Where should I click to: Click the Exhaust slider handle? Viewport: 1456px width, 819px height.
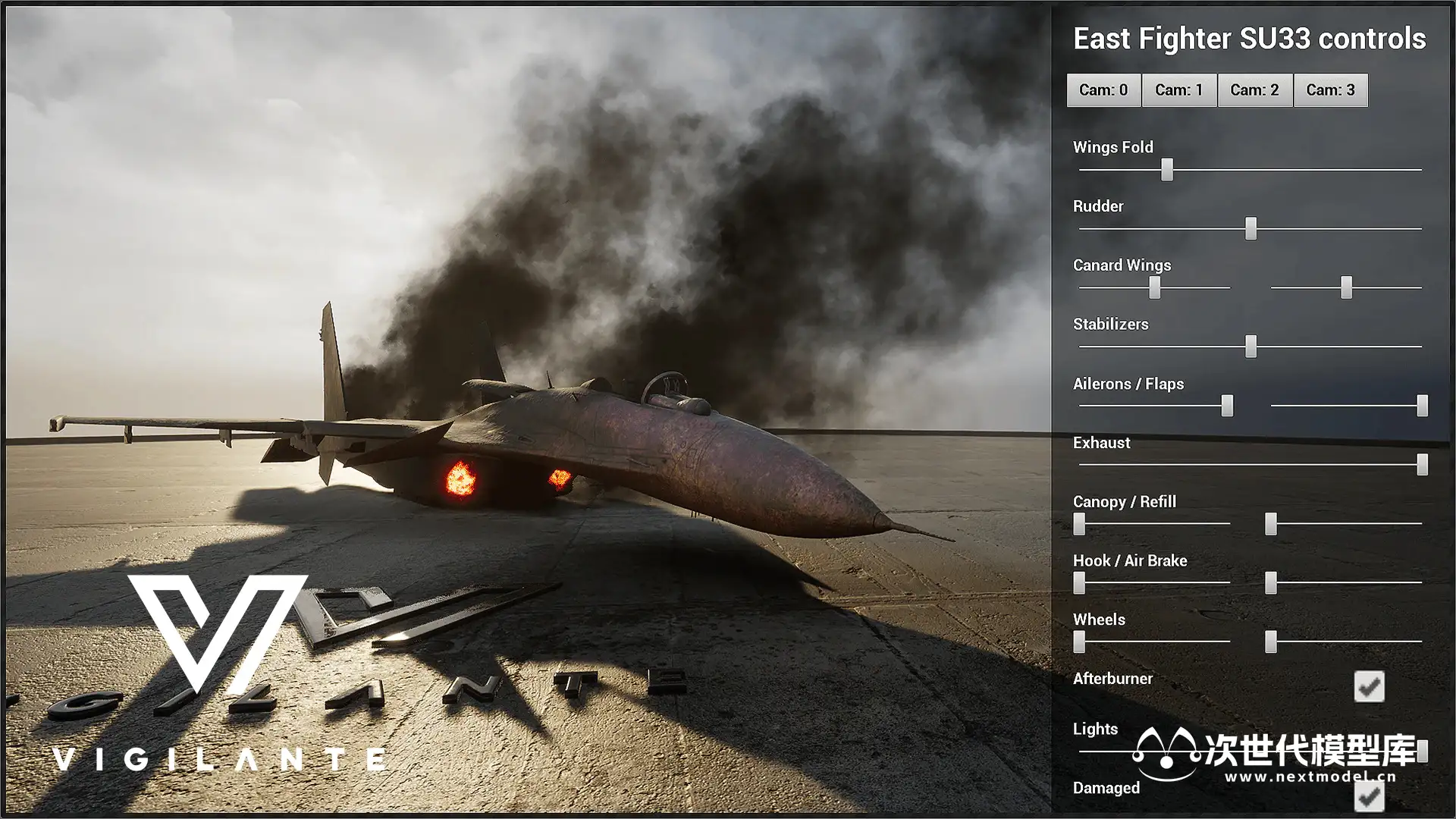click(1422, 464)
